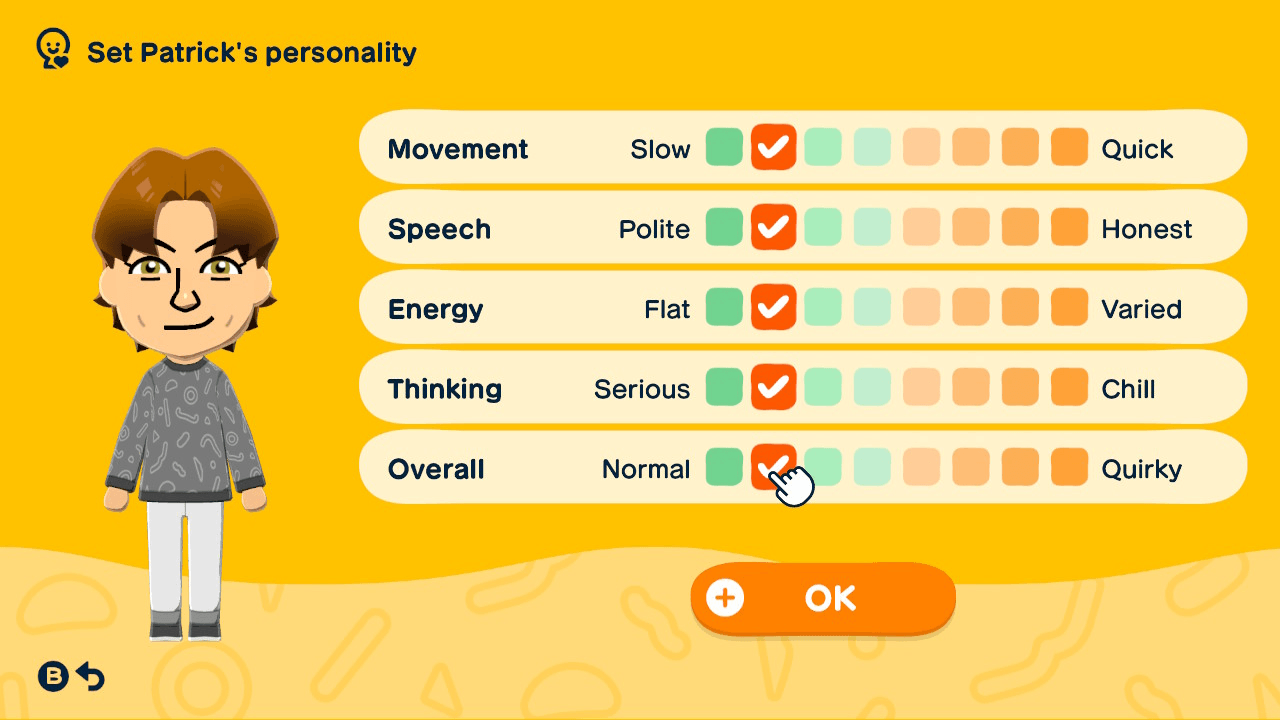1280x720 pixels.
Task: Toggle the Overall row checkmark setting
Action: click(773, 467)
